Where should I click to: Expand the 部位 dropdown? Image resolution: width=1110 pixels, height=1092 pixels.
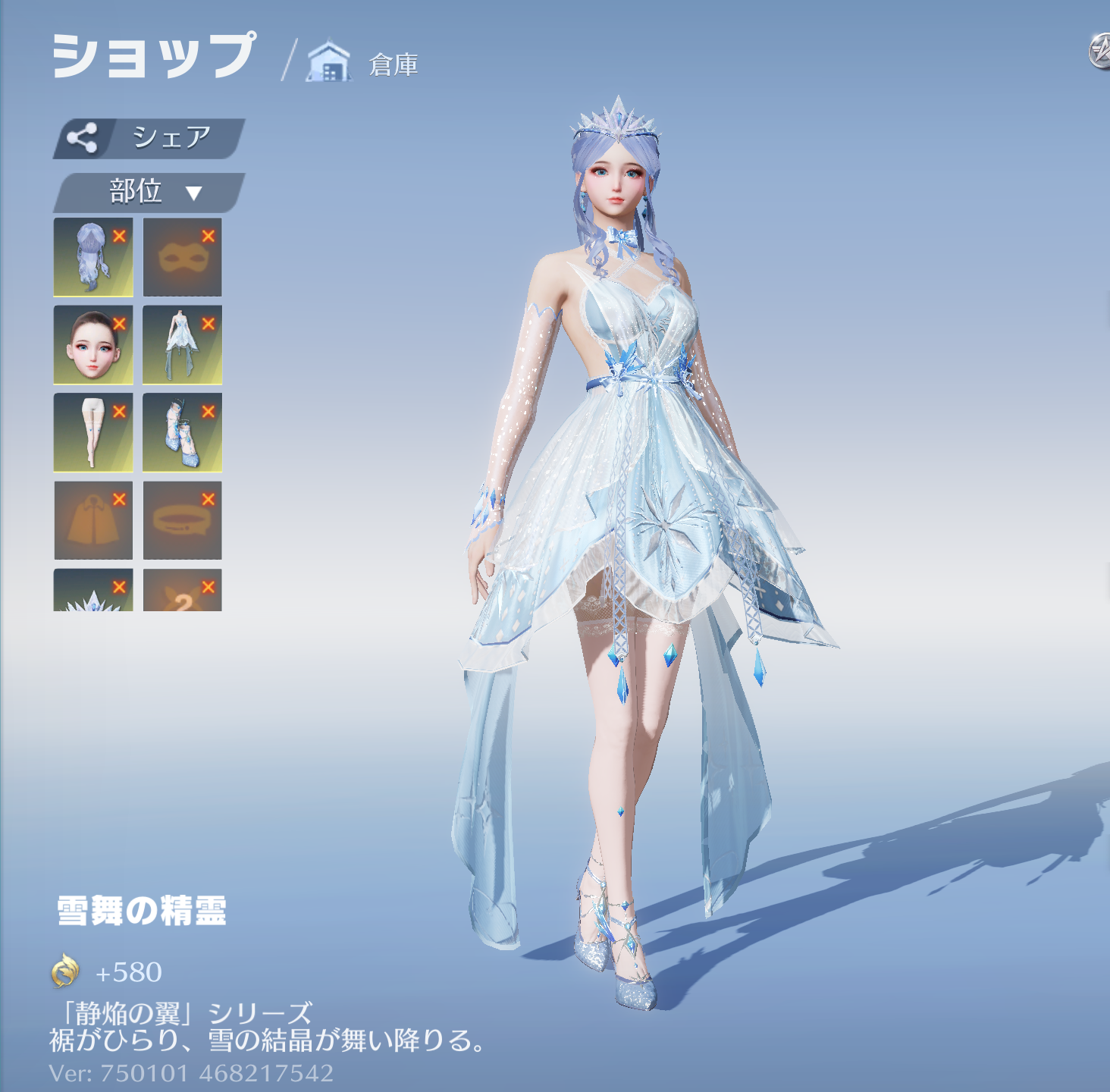[x=149, y=193]
